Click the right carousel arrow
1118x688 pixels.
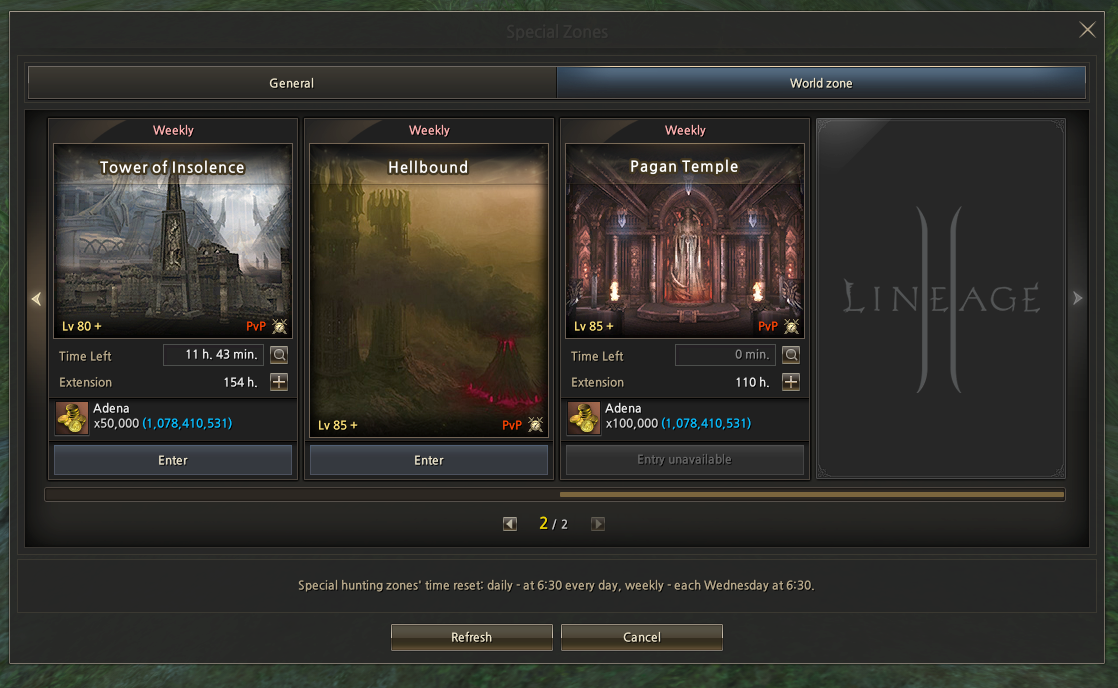tap(1077, 298)
